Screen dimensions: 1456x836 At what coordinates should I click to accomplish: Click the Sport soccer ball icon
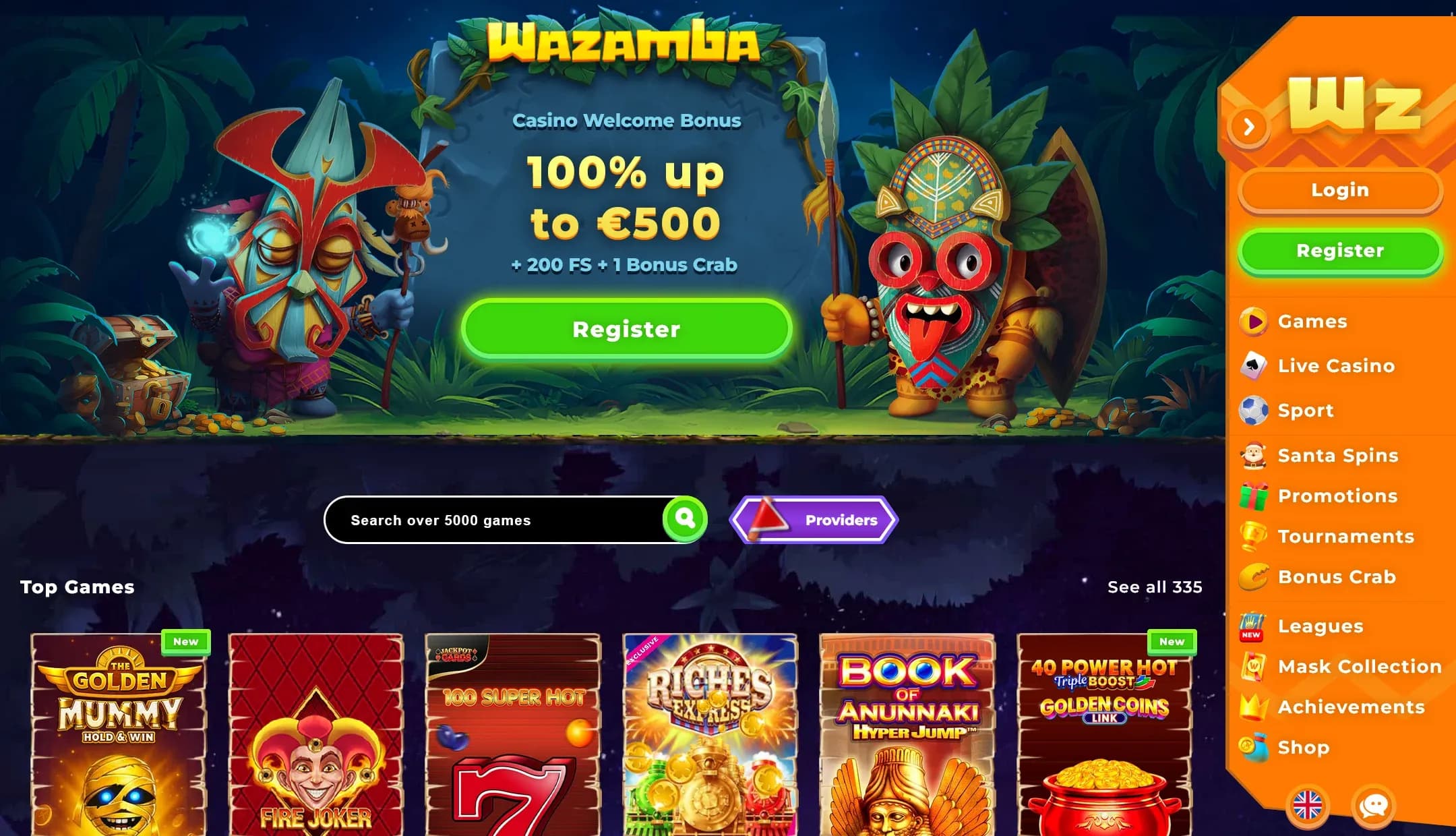point(1254,411)
